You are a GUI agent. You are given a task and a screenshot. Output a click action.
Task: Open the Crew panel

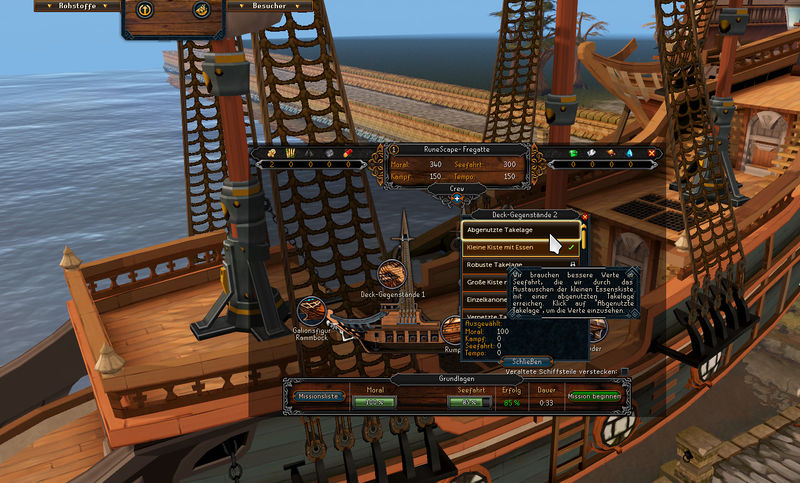click(456, 187)
